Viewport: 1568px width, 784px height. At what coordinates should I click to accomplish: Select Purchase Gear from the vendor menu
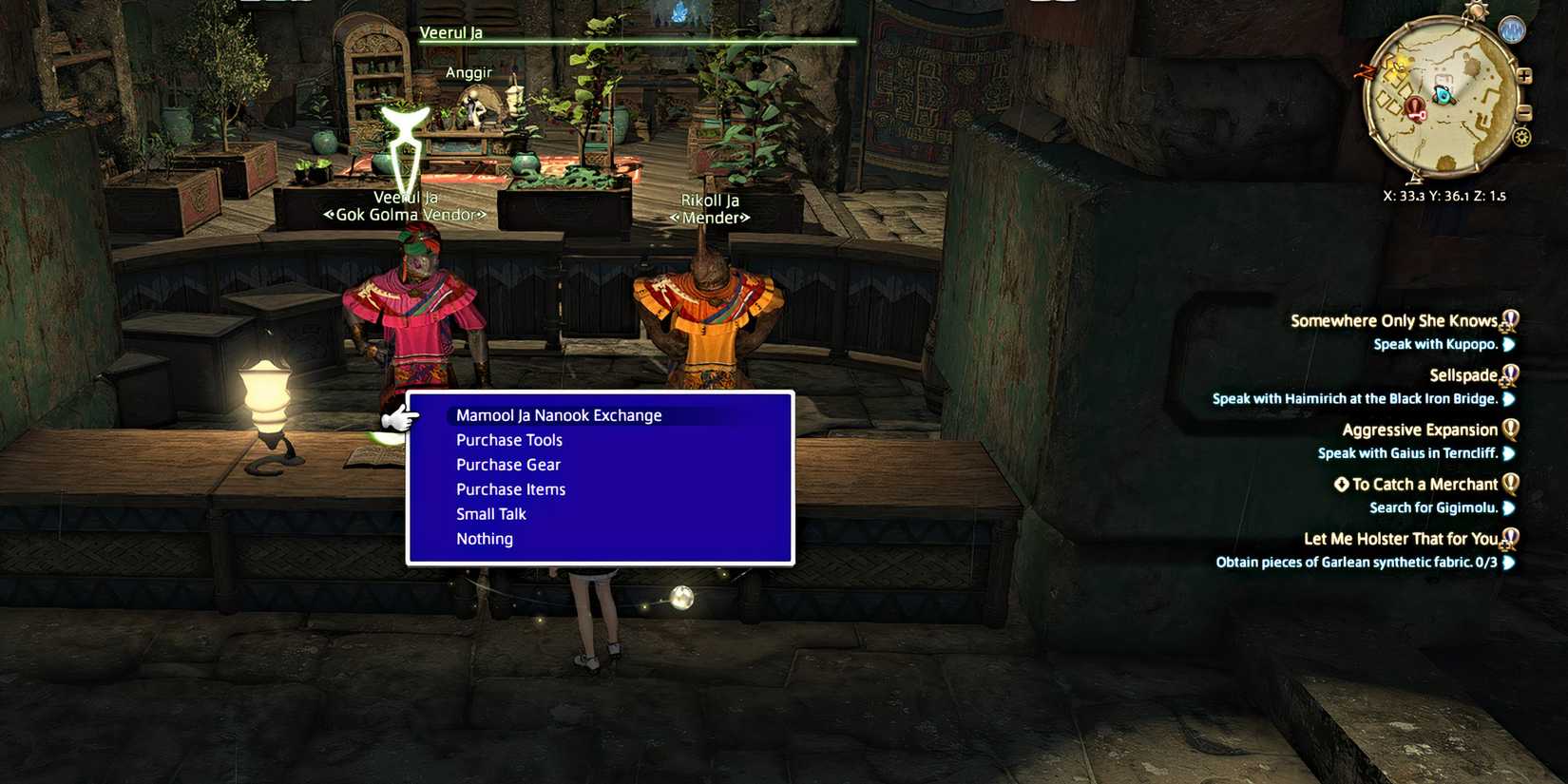[x=507, y=464]
